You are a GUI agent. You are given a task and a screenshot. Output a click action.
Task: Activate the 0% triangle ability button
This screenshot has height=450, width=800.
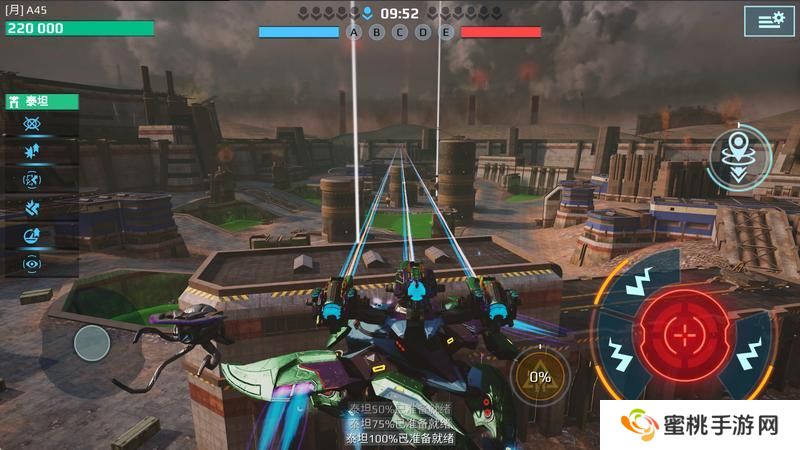click(539, 377)
